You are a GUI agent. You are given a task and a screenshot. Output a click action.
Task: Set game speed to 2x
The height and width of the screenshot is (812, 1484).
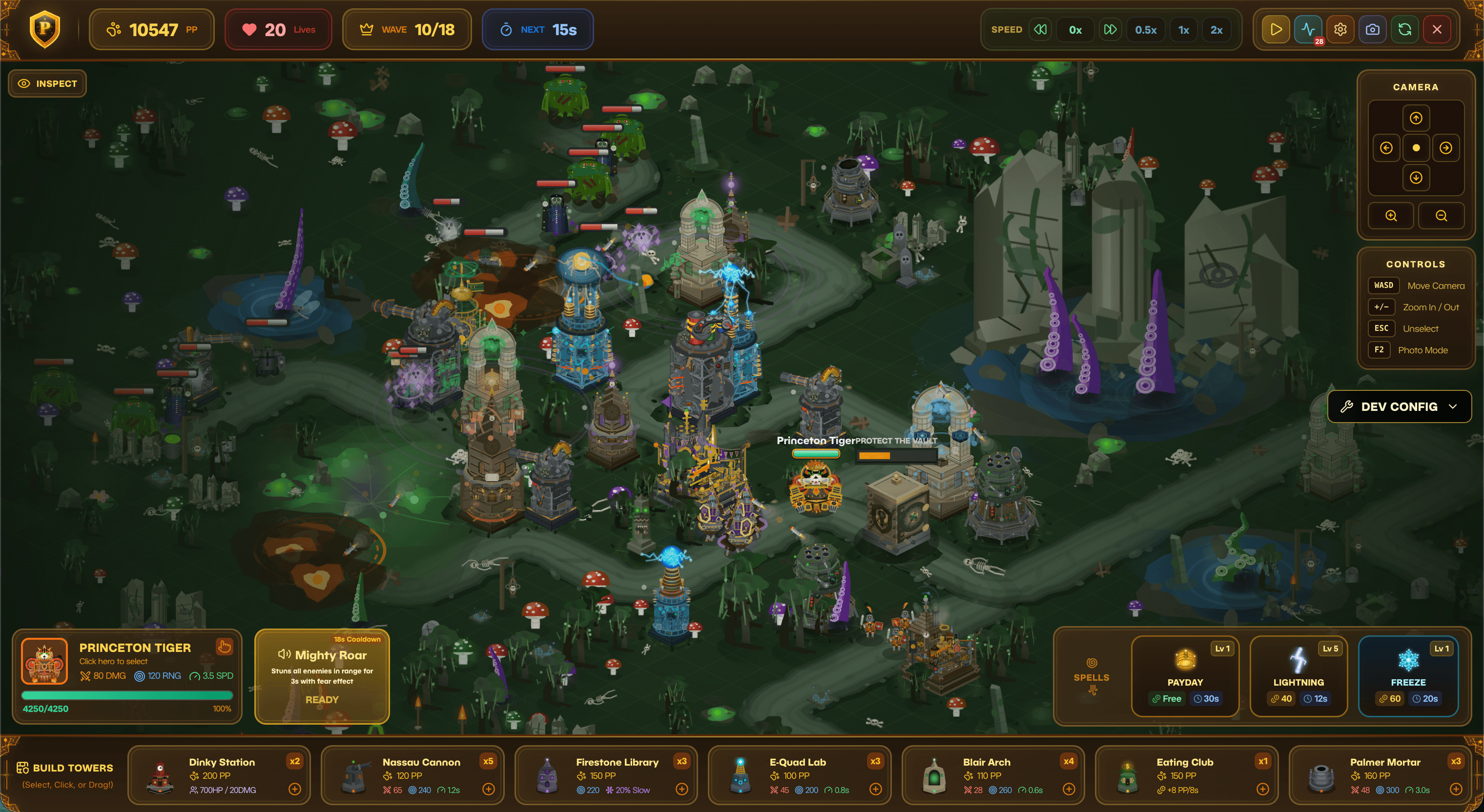tap(1216, 30)
